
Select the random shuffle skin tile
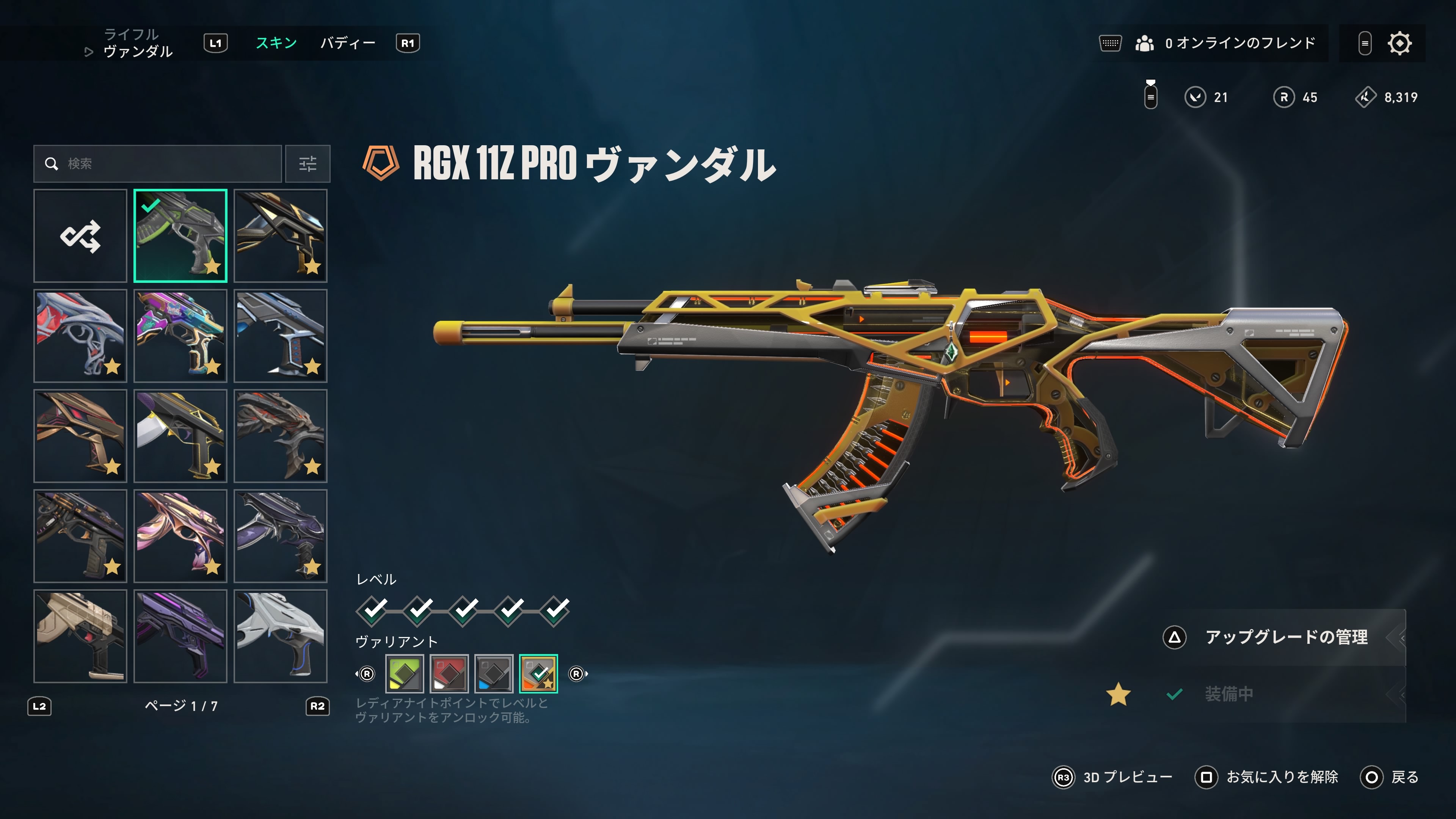tap(80, 236)
